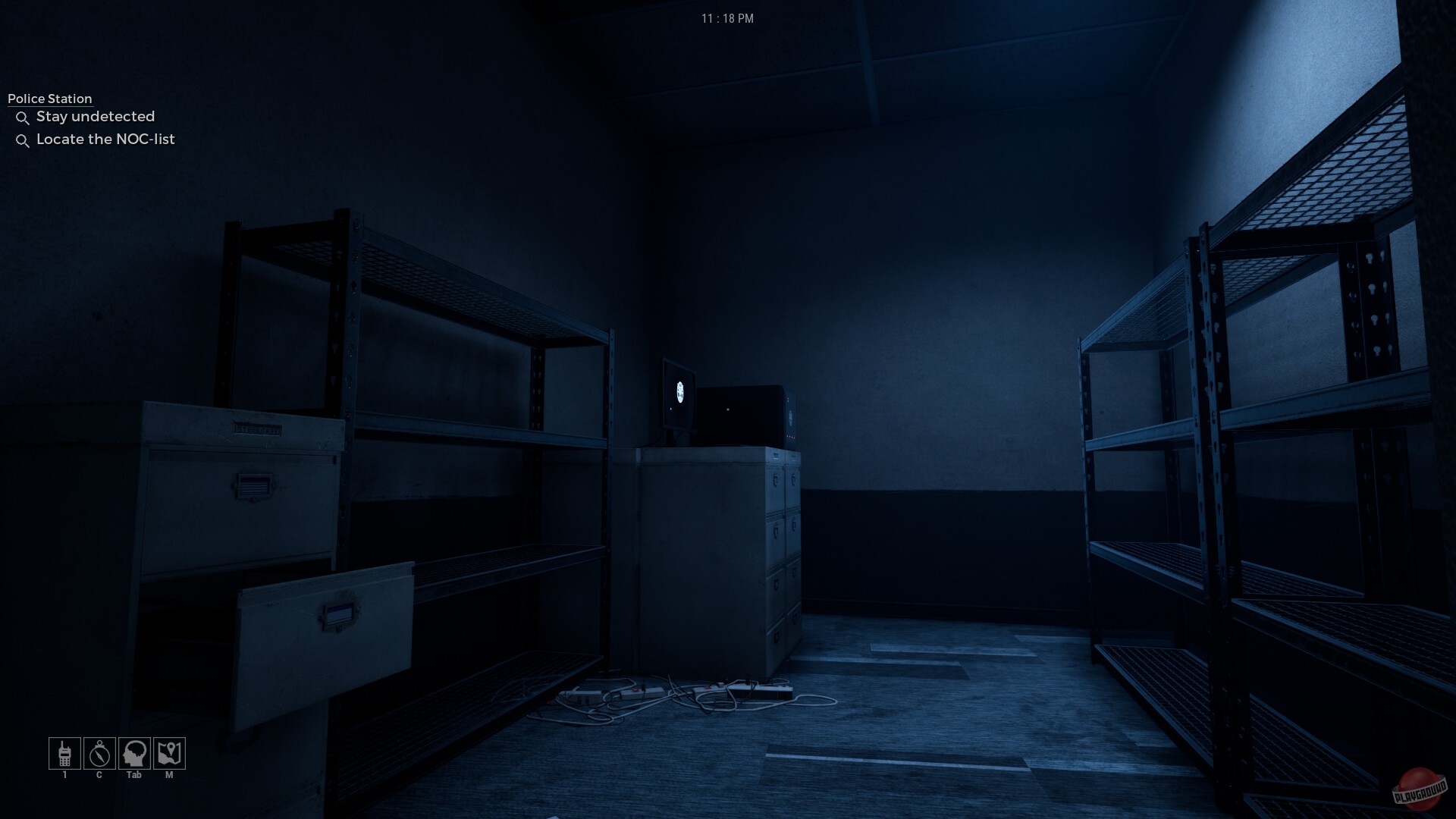
Task: Select the walkie-talkie radio icon
Action: click(64, 753)
